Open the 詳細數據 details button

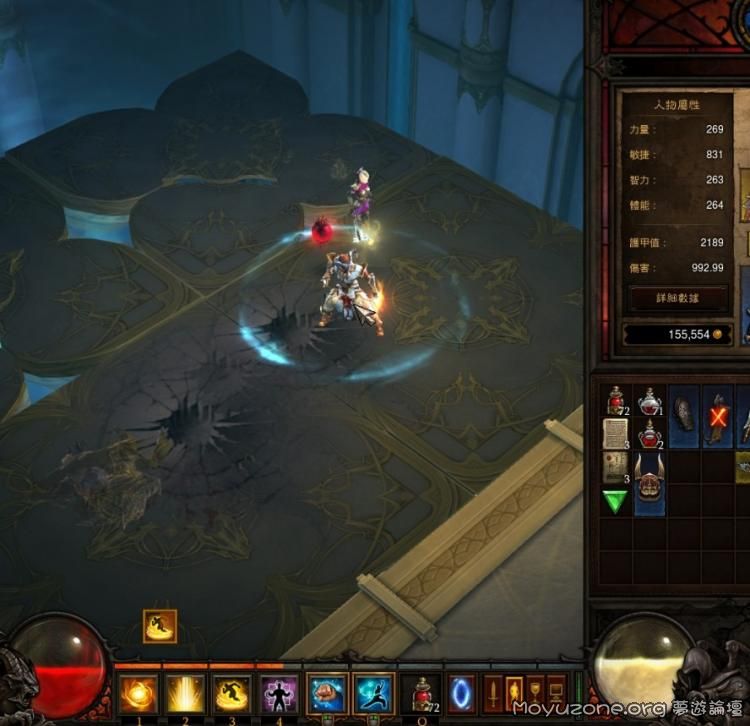tap(678, 298)
